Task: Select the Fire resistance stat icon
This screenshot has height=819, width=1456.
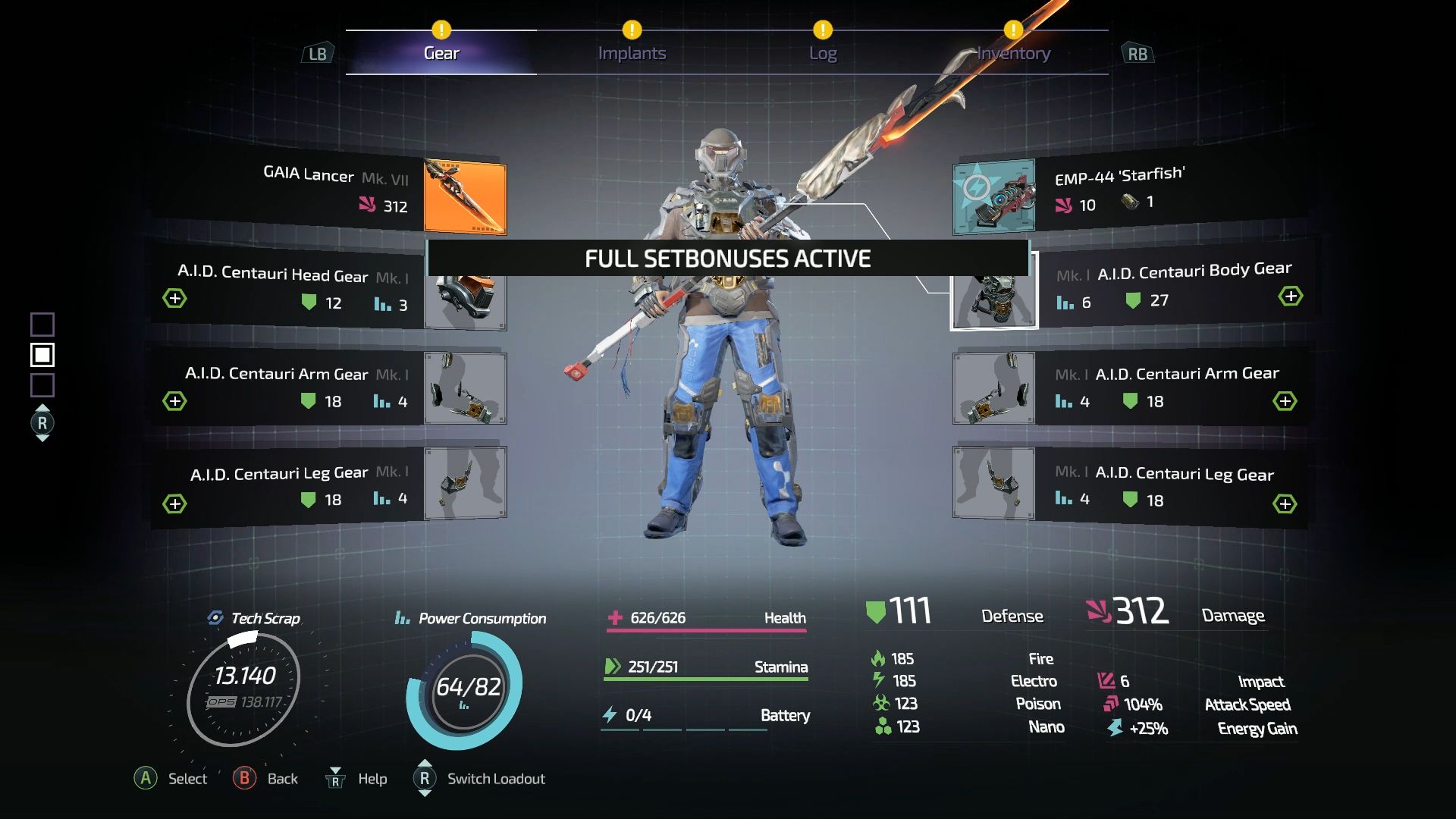Action: (x=880, y=659)
